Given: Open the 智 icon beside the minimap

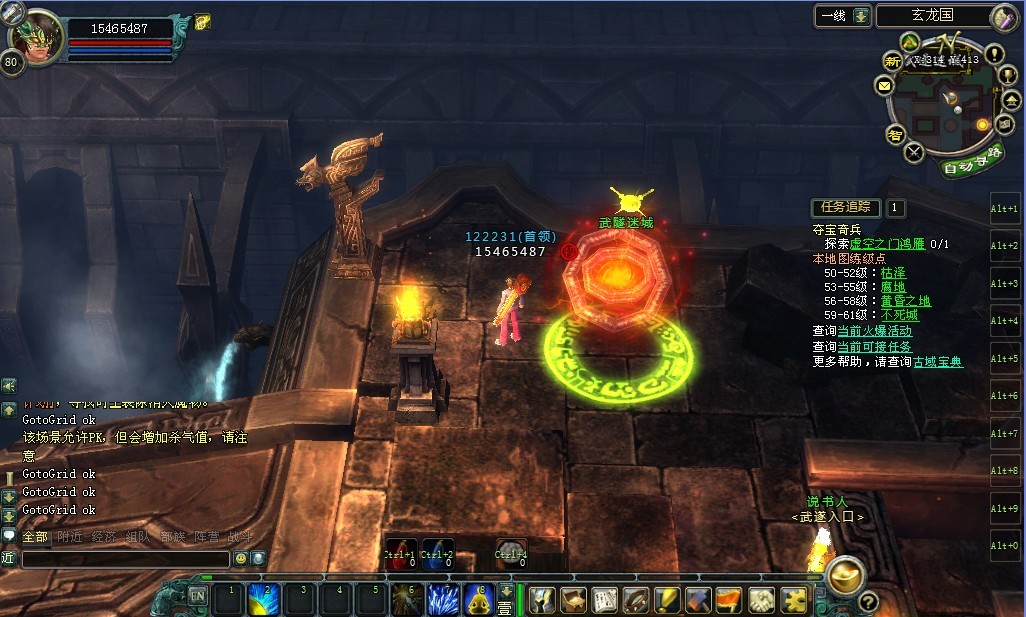Looking at the screenshot, I should tap(895, 135).
